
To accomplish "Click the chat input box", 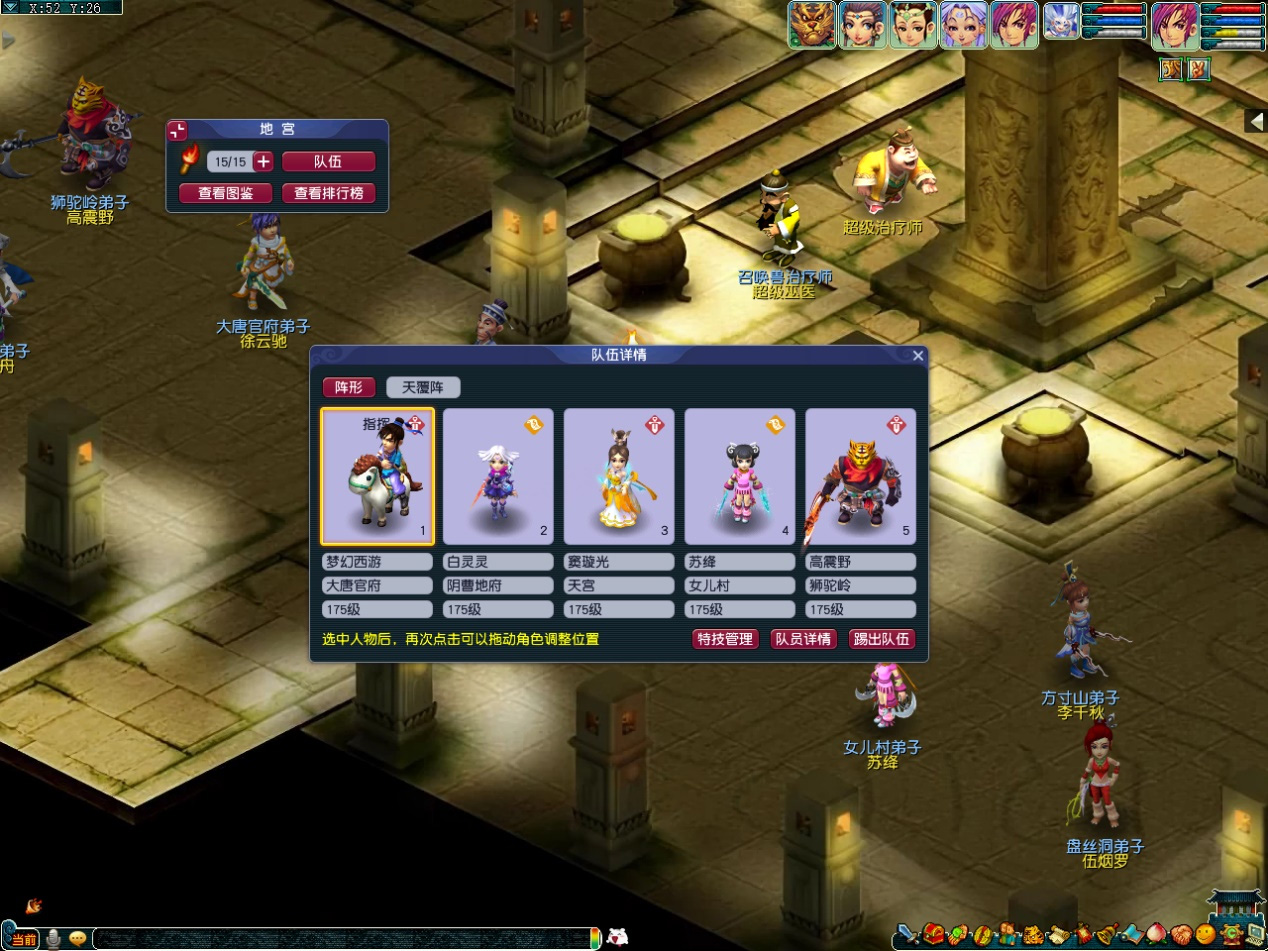I will click(x=340, y=939).
